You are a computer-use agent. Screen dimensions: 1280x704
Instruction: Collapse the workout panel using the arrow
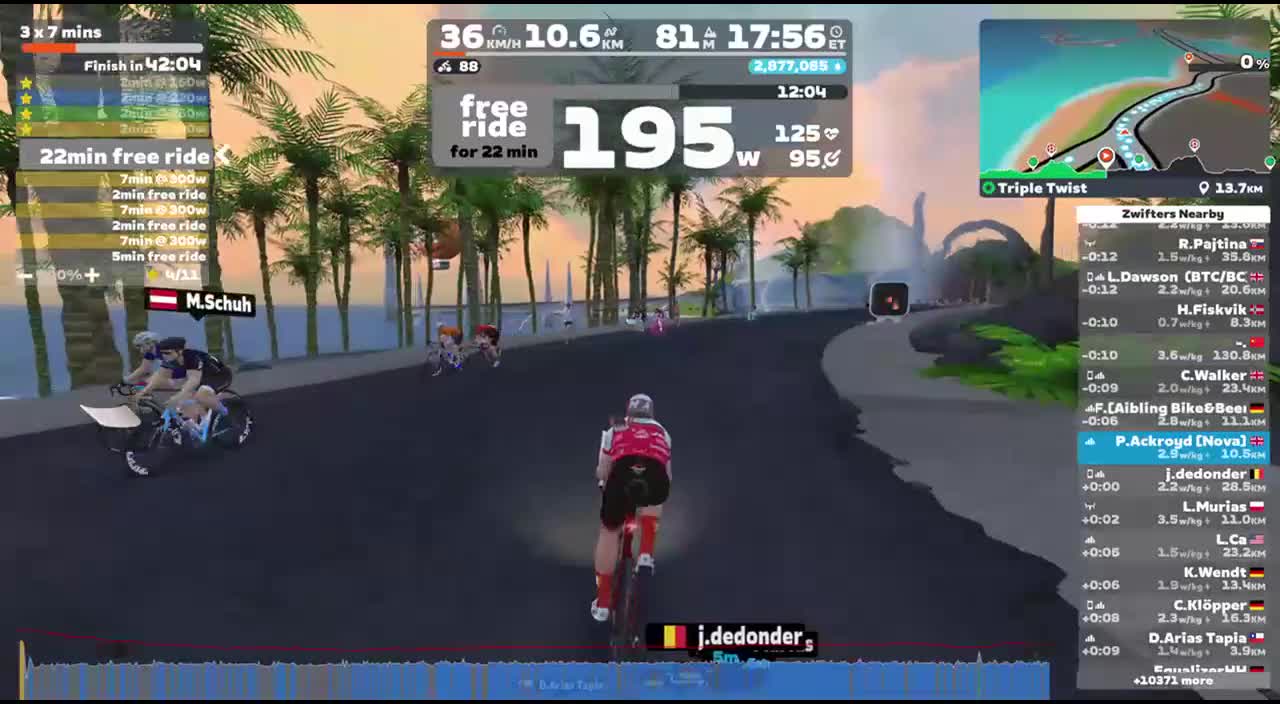pos(224,156)
